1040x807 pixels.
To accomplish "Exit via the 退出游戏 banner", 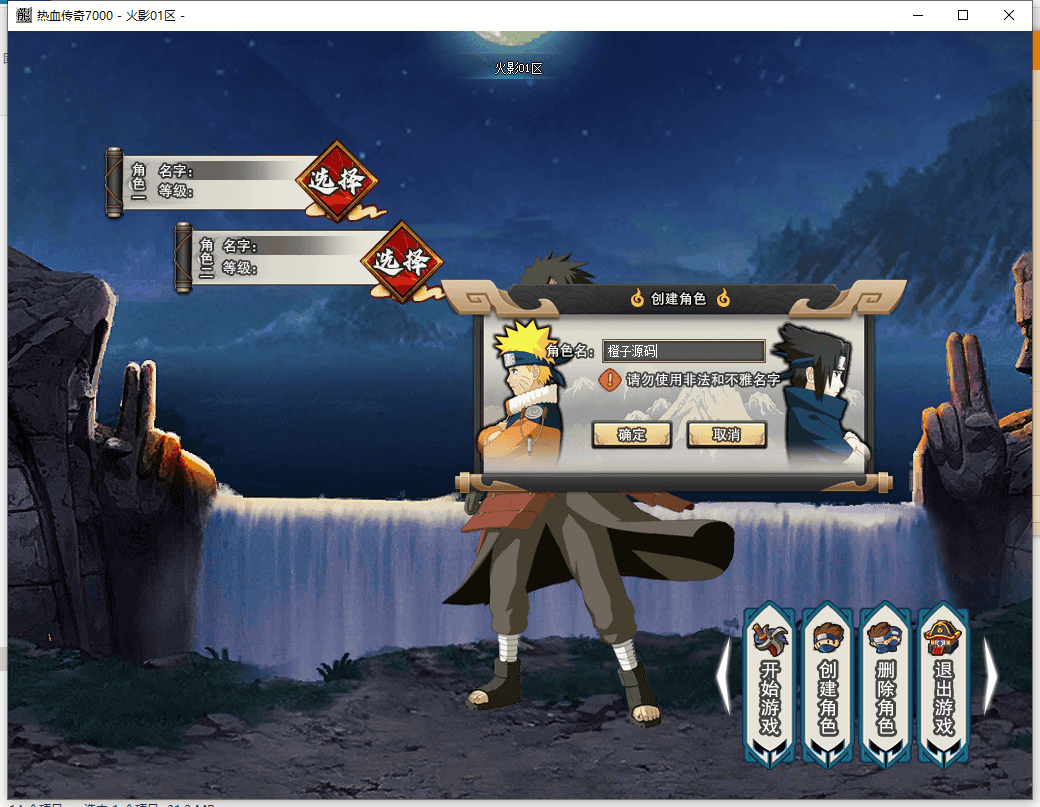I will (944, 686).
